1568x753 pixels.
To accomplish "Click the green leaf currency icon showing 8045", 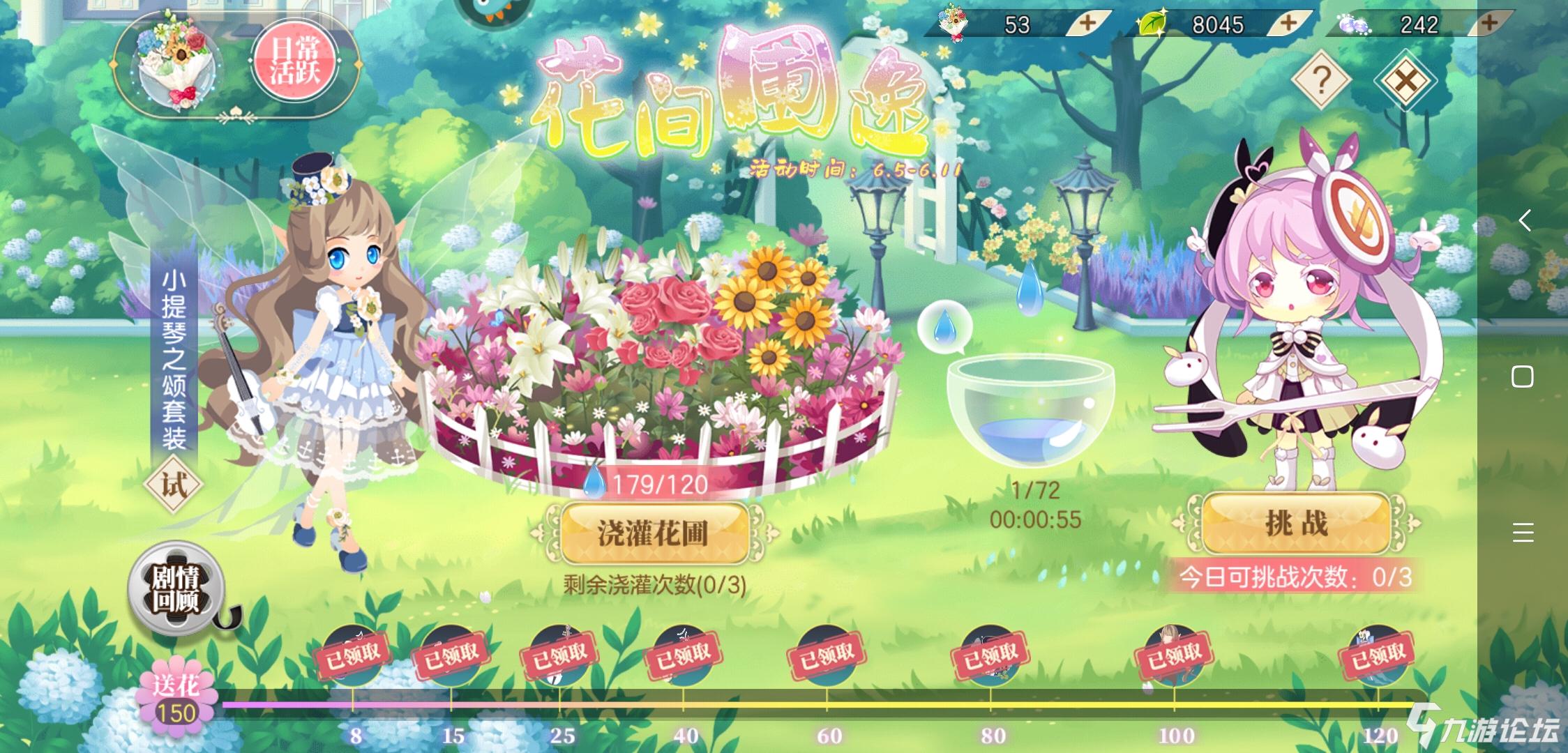I will coord(1152,24).
